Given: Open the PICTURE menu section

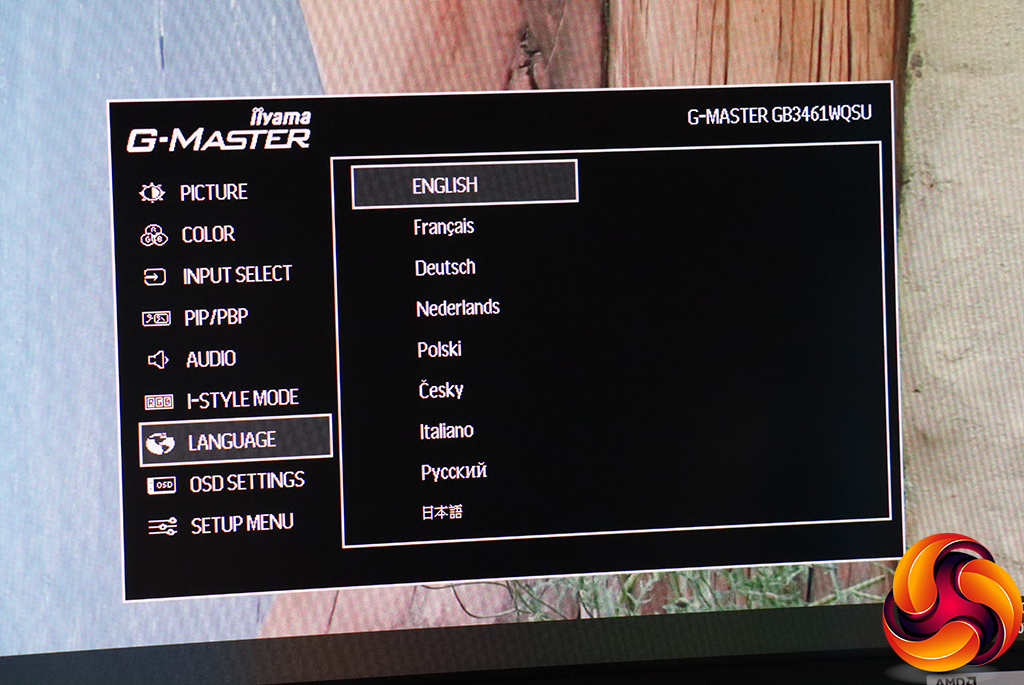Looking at the screenshot, I should [x=213, y=192].
